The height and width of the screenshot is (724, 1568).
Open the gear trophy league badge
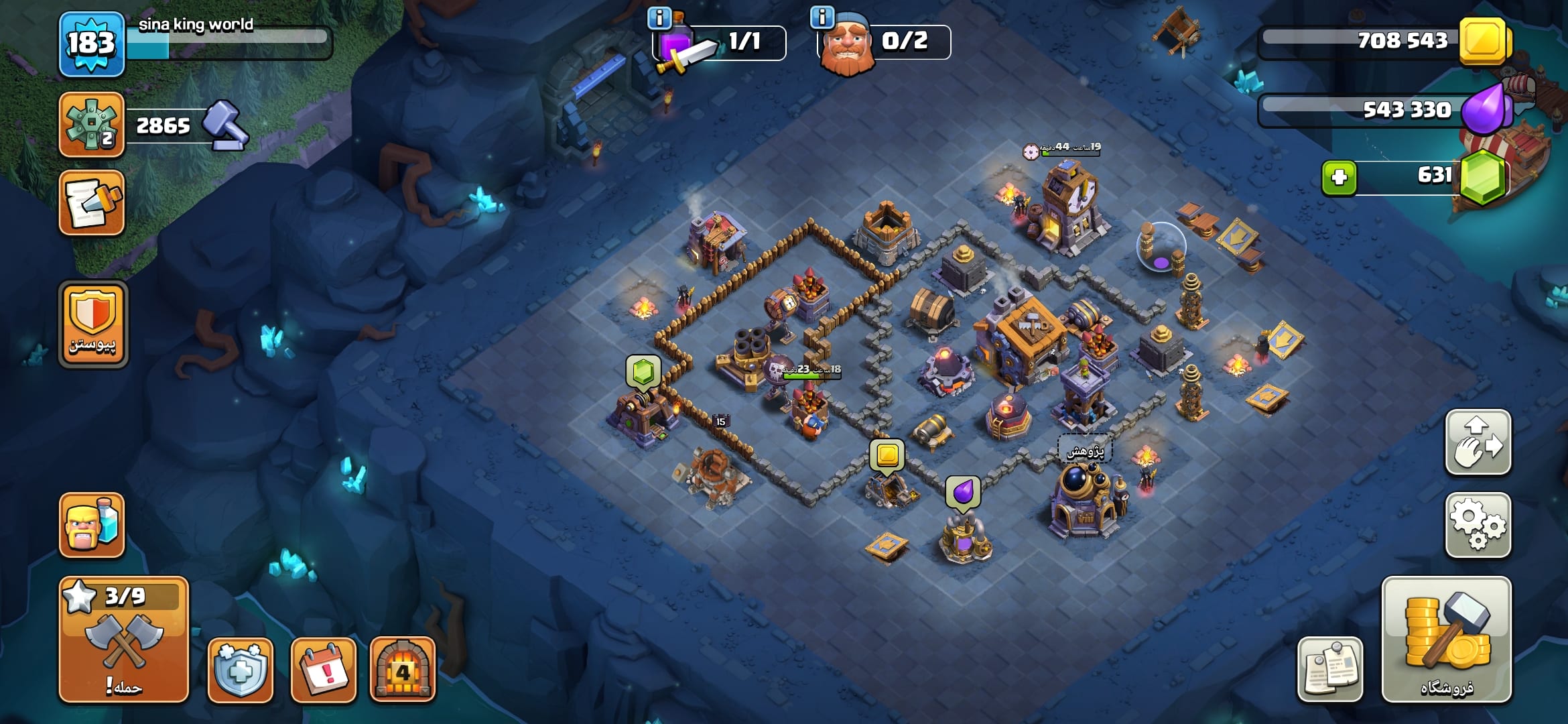[92, 125]
